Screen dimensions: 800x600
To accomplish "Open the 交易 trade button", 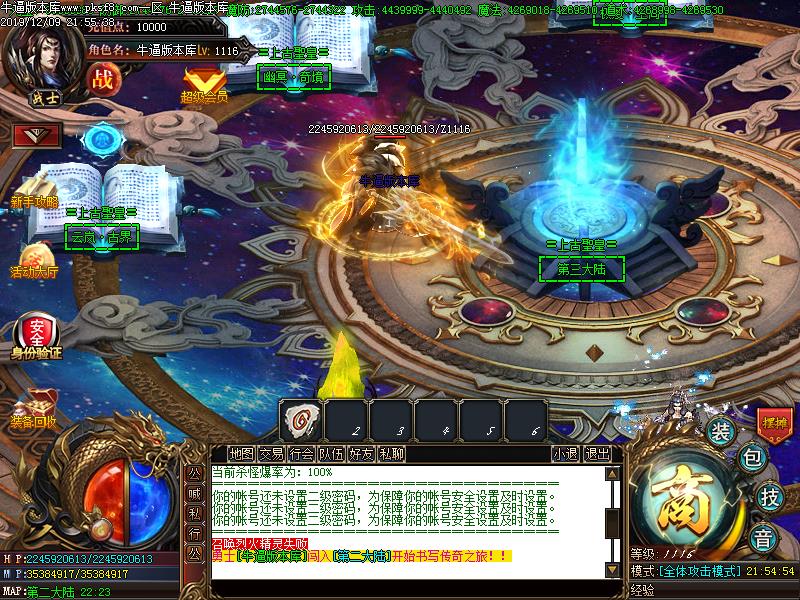I will pos(271,453).
